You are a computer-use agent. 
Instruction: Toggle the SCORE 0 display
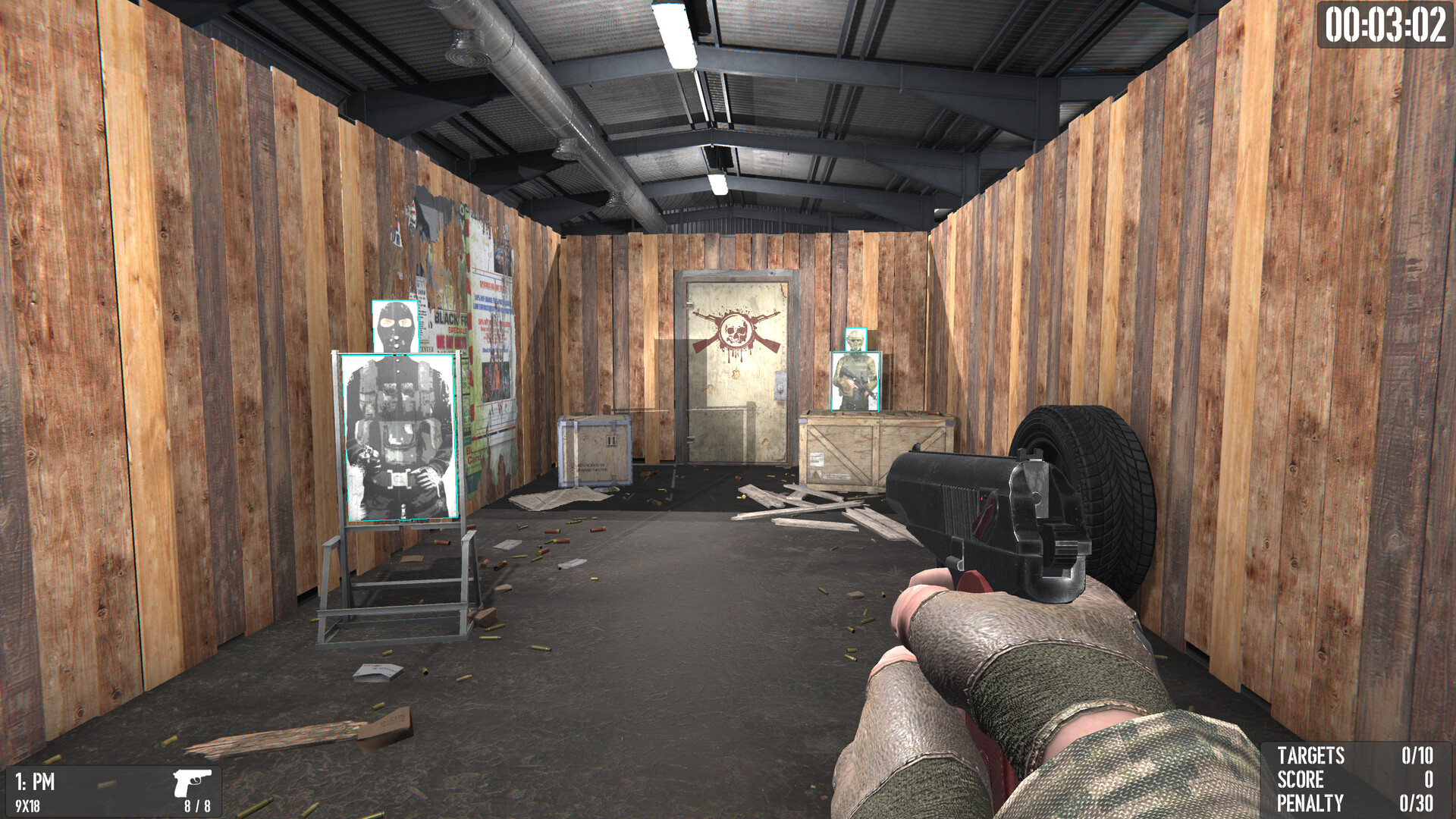click(1357, 780)
